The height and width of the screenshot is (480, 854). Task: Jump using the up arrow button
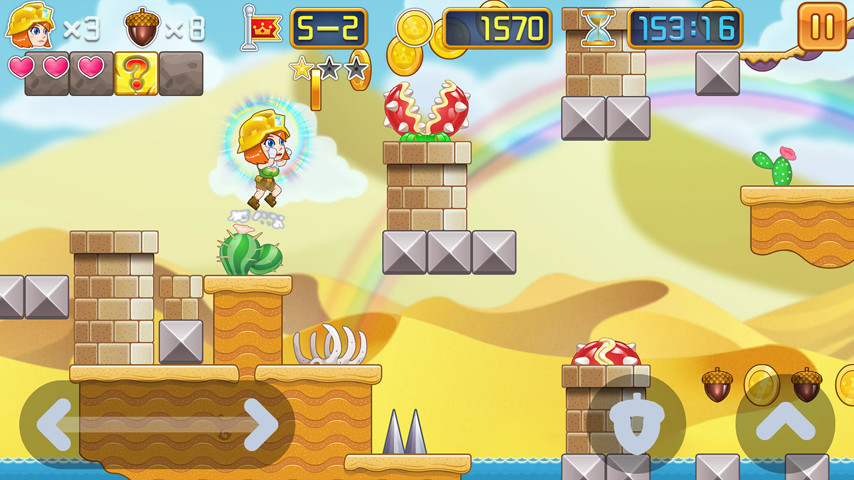[x=785, y=425]
